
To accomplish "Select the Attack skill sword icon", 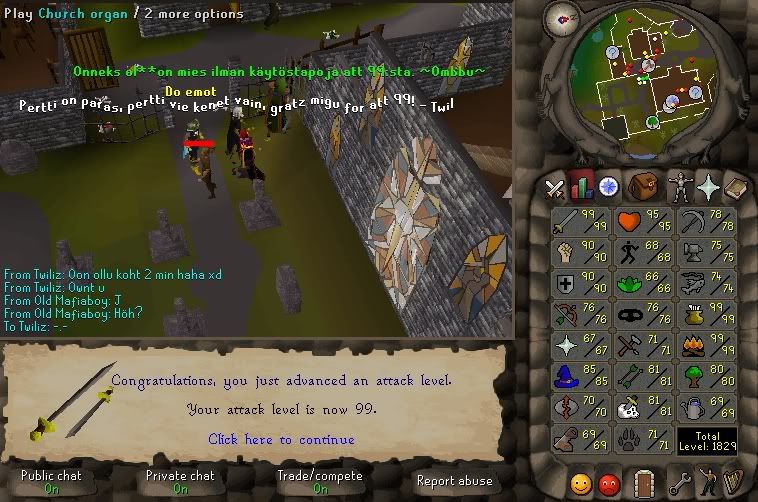I will (567, 221).
